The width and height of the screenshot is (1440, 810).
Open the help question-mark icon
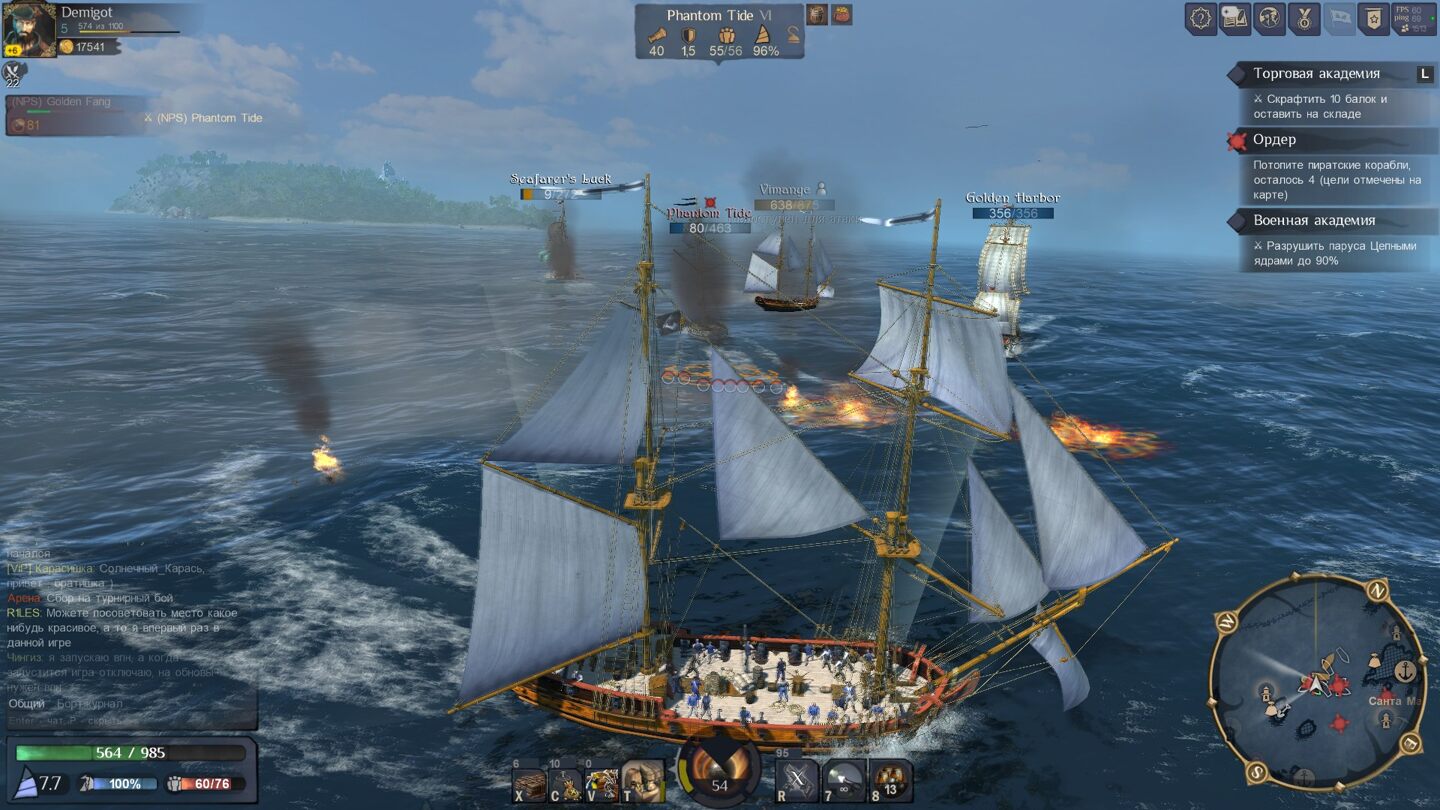(1201, 19)
